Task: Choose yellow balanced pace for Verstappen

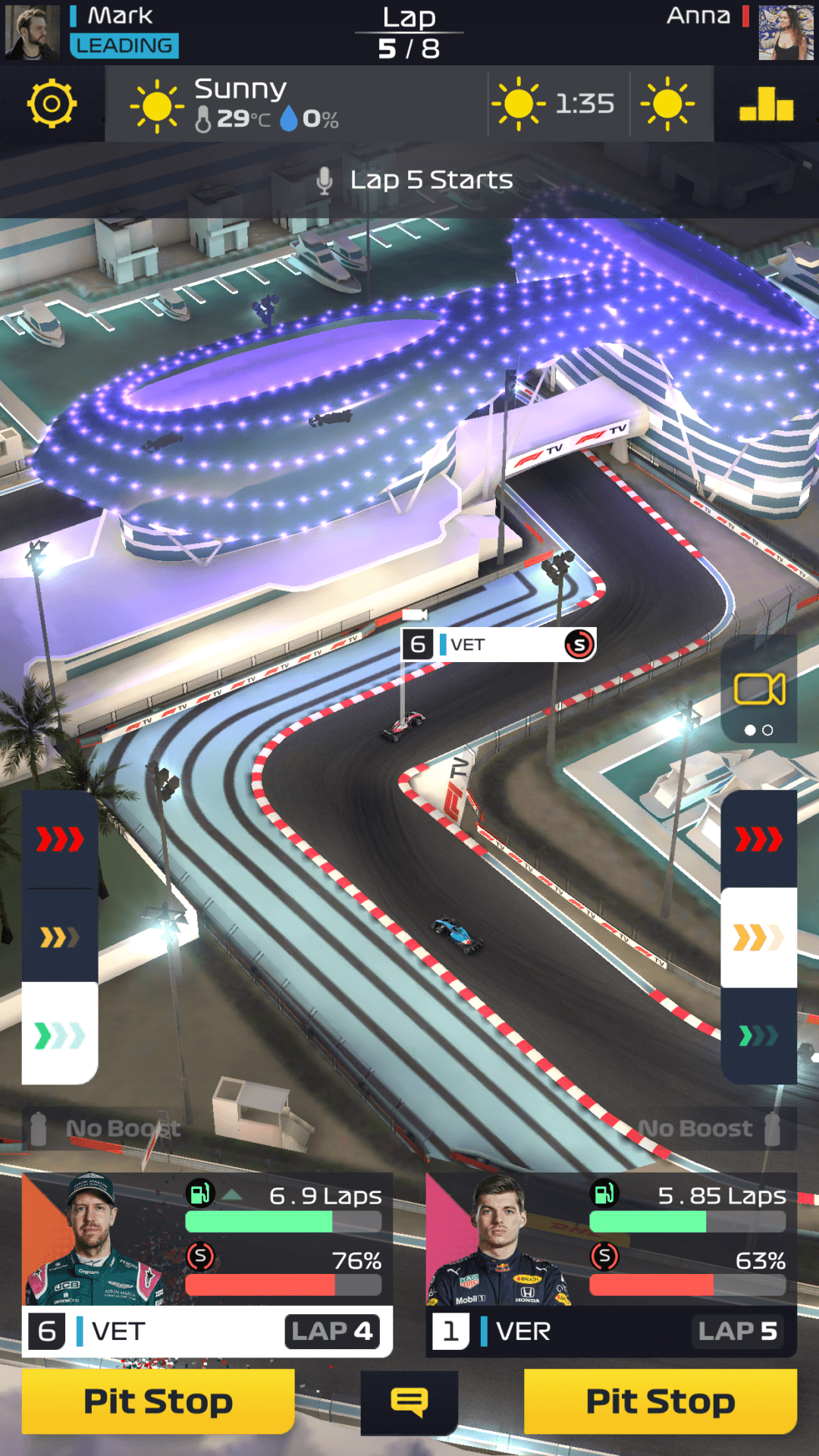Action: click(x=758, y=937)
